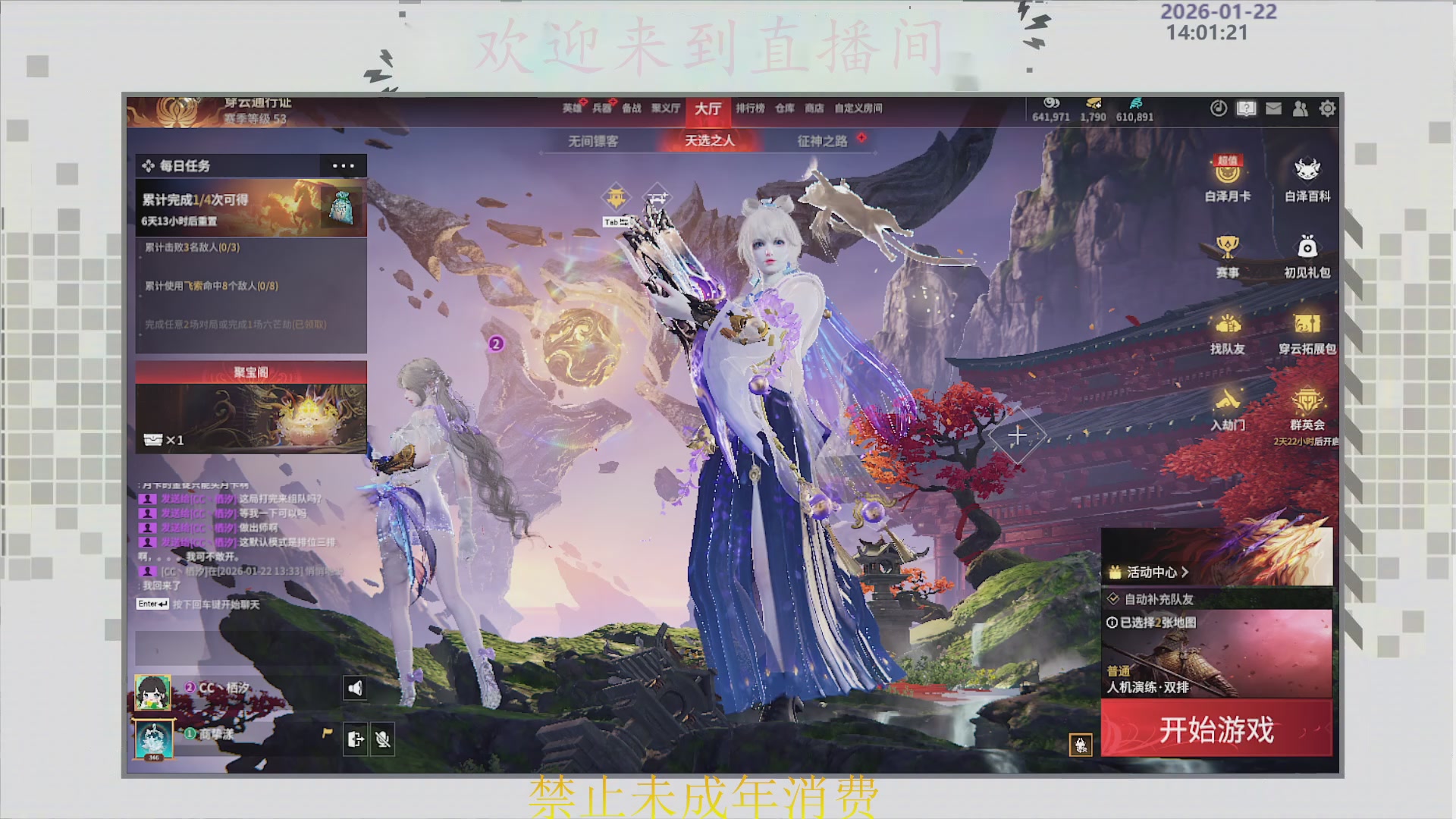This screenshot has height=819, width=1456.
Task: Toggle the speaker icon beside CC丶栖汐
Action: tap(356, 687)
